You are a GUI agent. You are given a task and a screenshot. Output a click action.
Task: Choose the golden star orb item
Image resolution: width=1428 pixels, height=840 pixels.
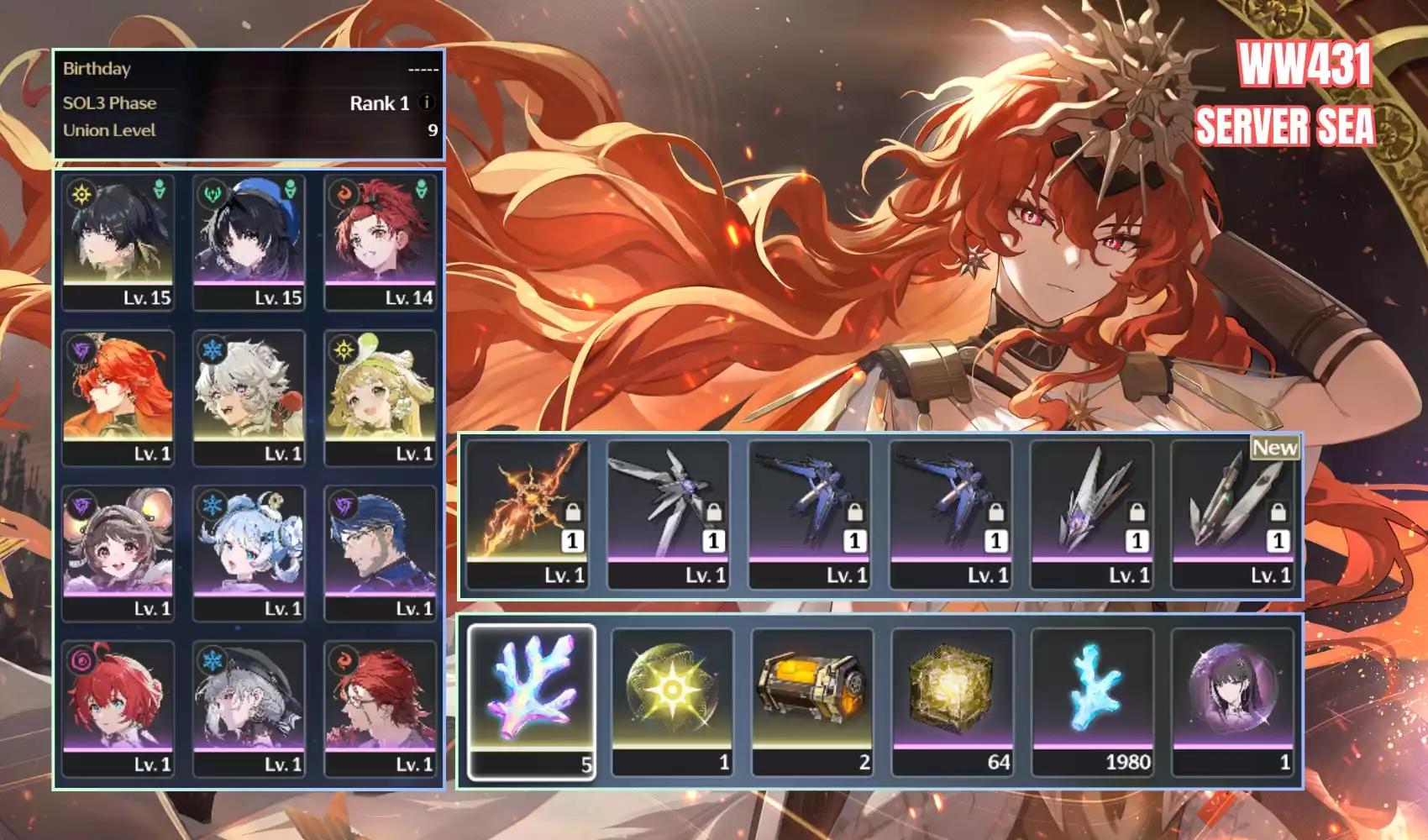click(x=672, y=701)
